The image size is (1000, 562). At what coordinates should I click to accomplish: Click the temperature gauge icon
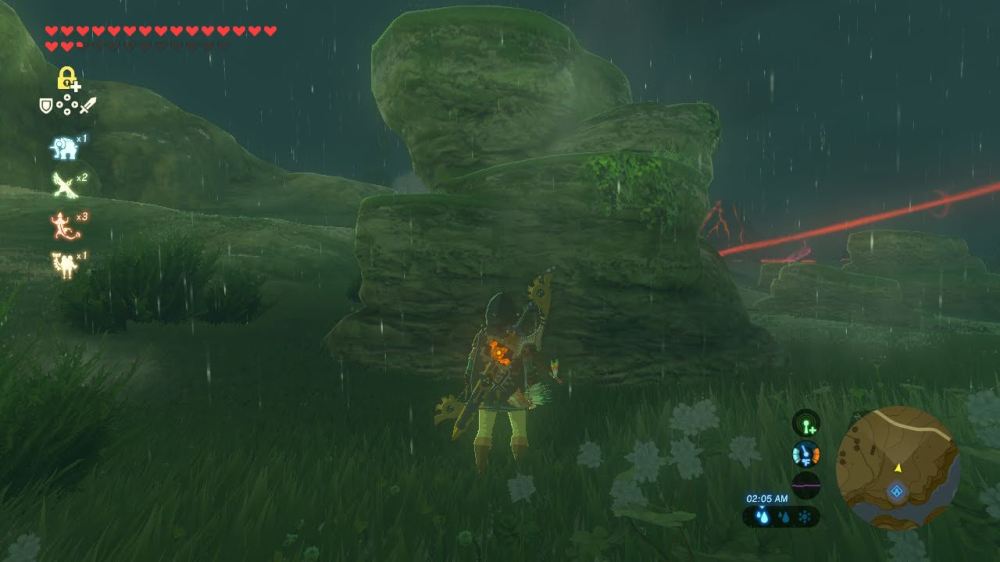click(806, 454)
